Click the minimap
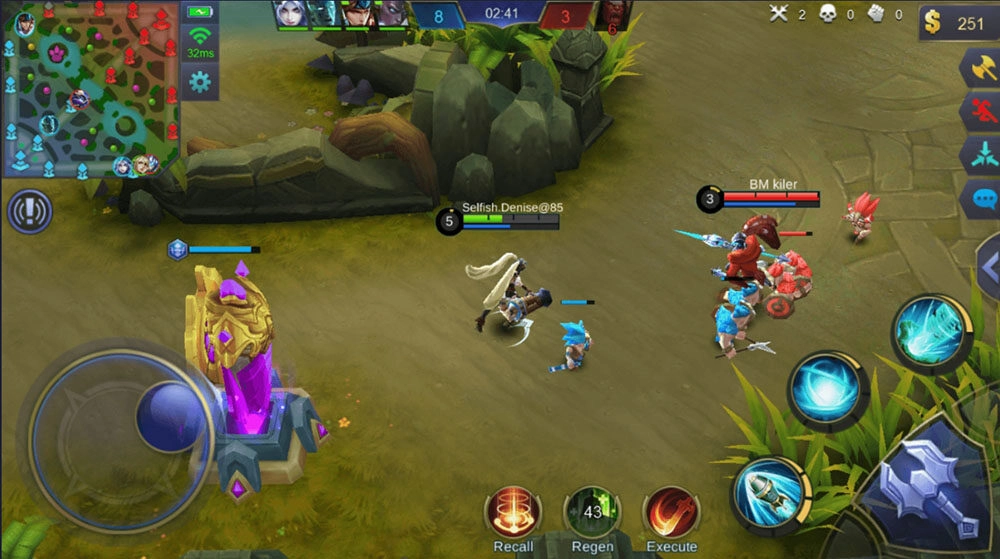Image resolution: width=1000 pixels, height=559 pixels. click(x=90, y=88)
